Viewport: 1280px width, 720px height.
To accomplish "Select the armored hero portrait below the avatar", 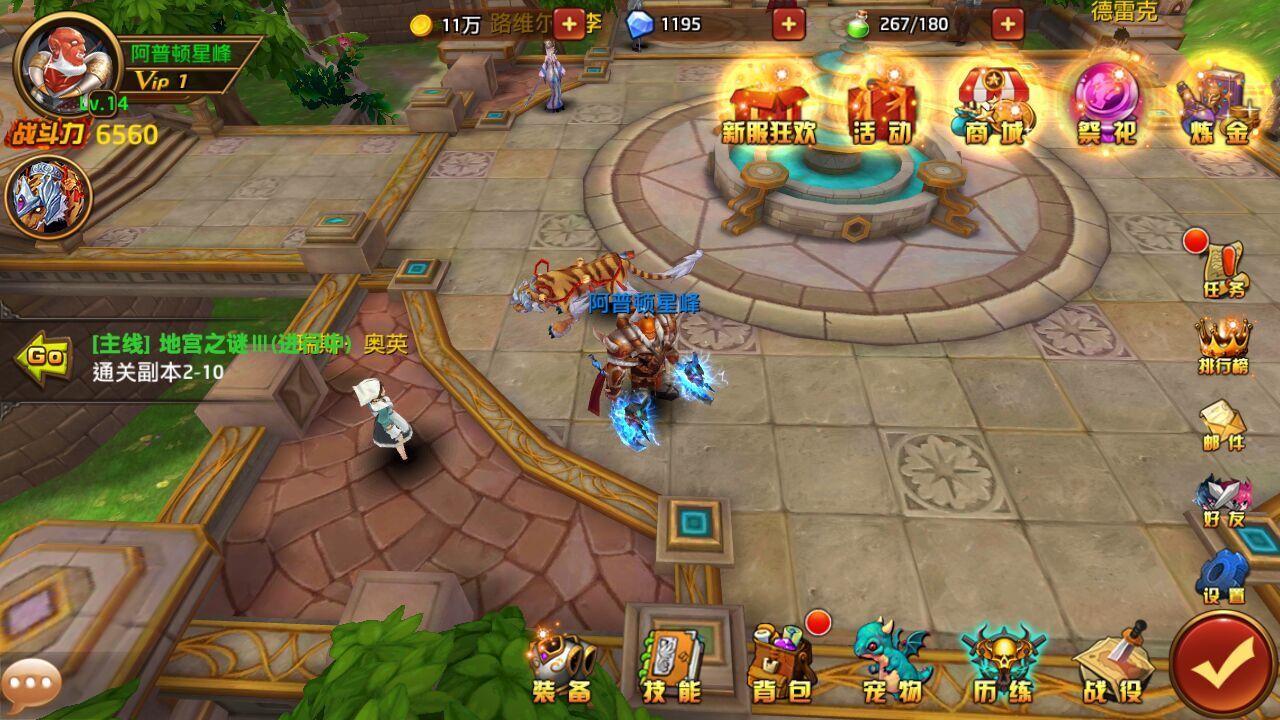I will (47, 197).
